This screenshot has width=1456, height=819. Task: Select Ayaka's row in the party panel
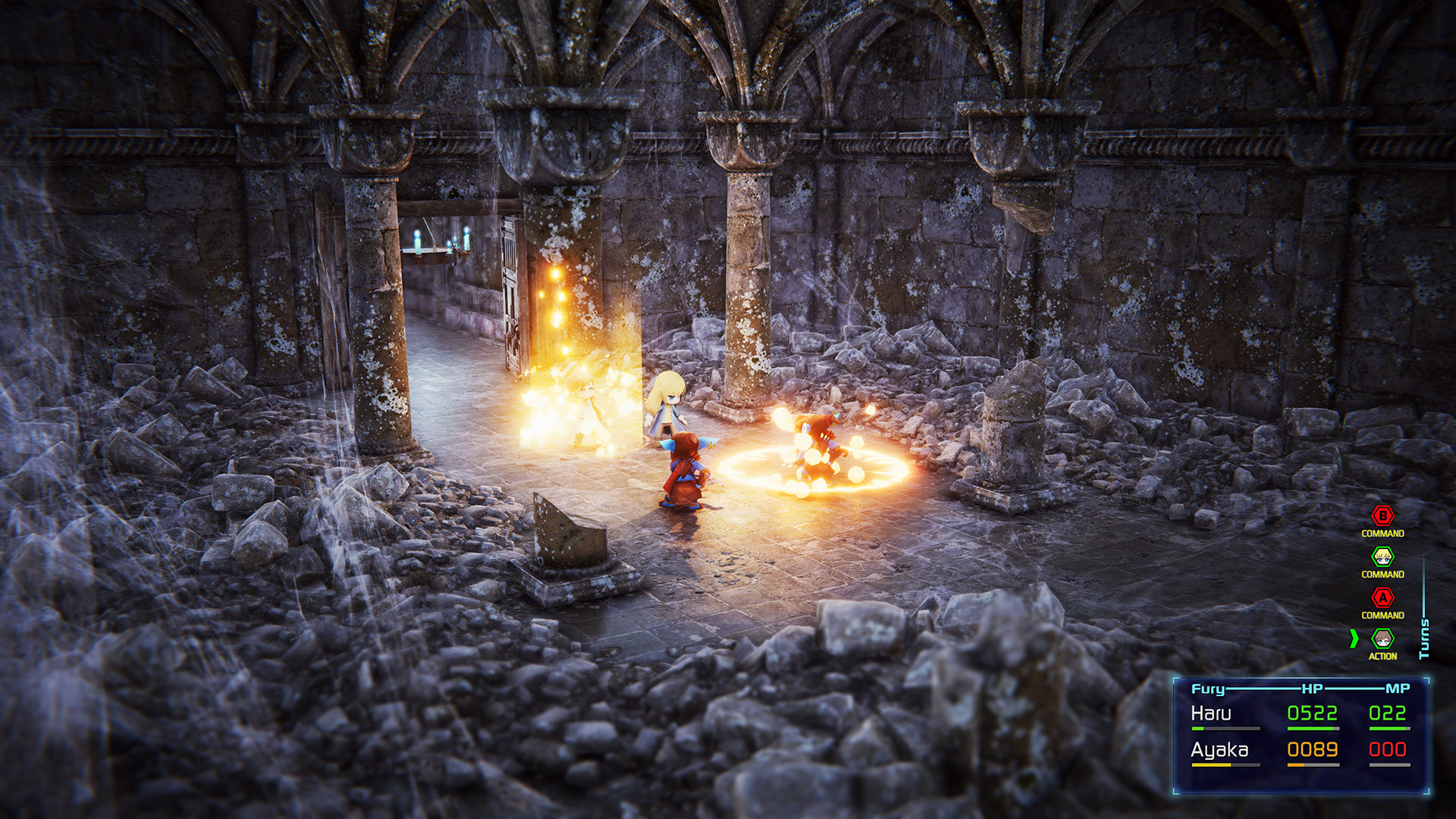(x=1219, y=750)
